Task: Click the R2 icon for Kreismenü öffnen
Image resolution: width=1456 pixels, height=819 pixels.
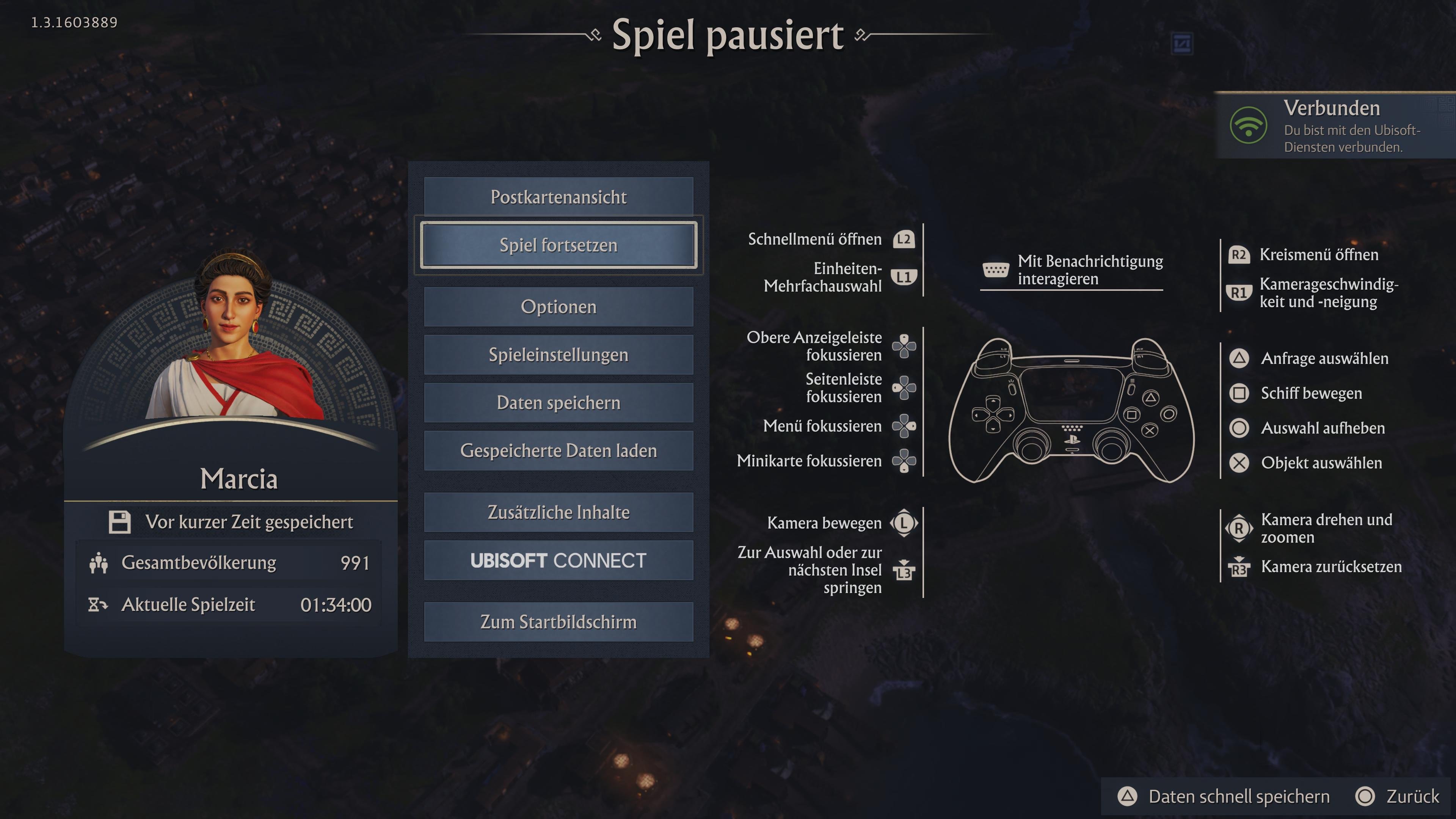Action: click(x=1239, y=255)
